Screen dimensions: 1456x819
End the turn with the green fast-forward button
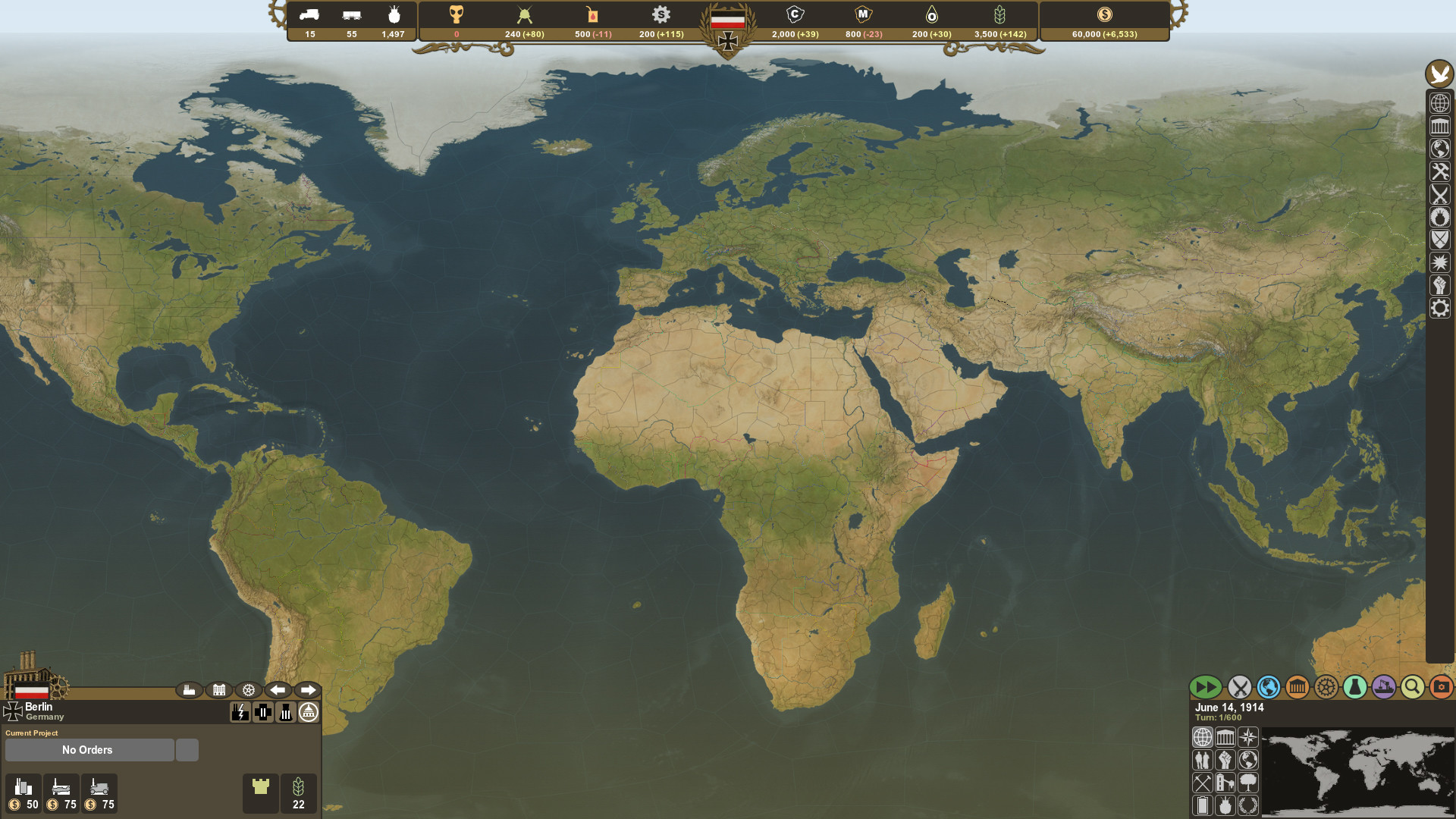click(1206, 688)
